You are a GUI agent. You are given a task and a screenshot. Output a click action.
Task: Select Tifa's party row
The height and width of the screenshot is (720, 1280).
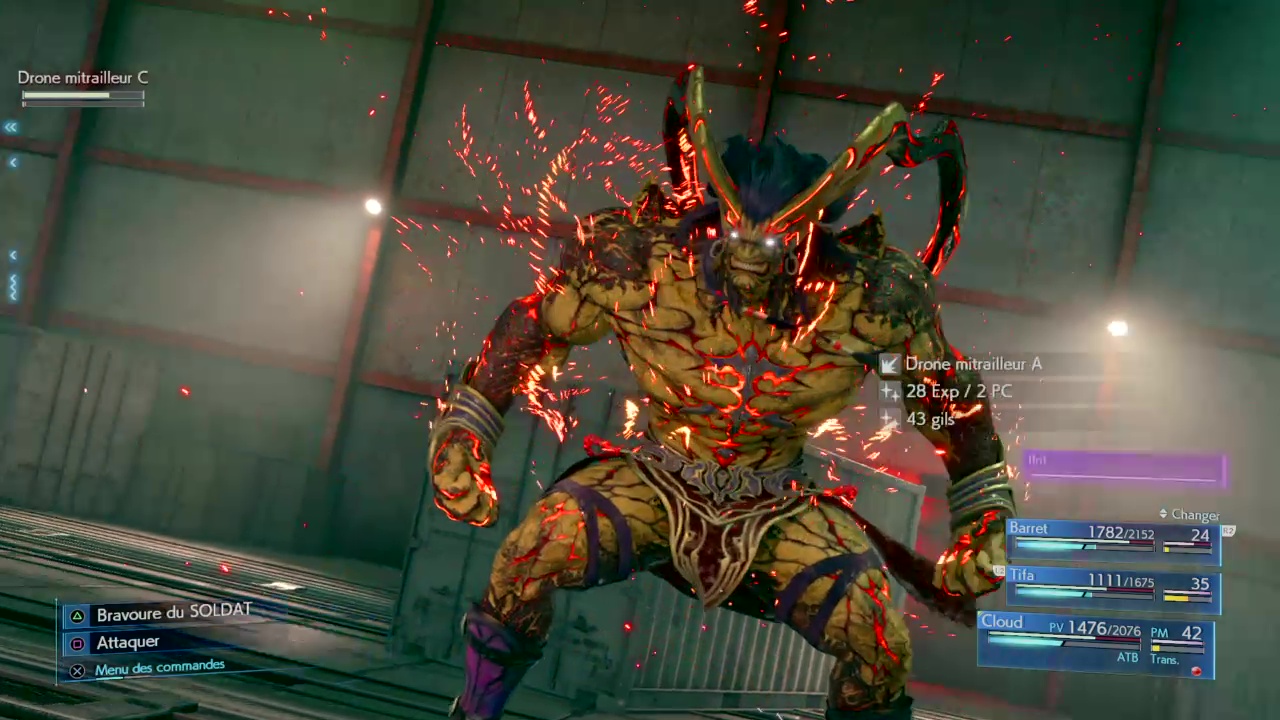pyautogui.click(x=1112, y=588)
